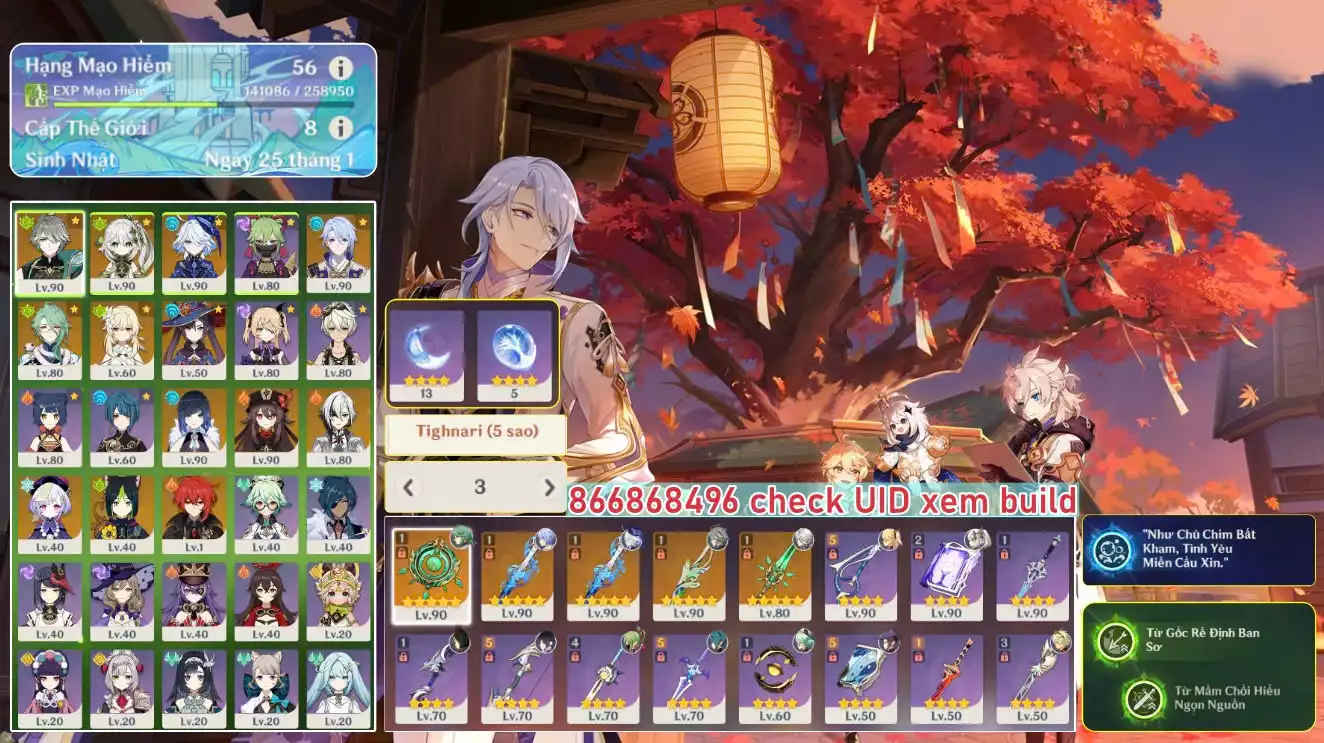Choose the purple book catalyst weapon
Screen dimensions: 1324x743
[x=946, y=575]
